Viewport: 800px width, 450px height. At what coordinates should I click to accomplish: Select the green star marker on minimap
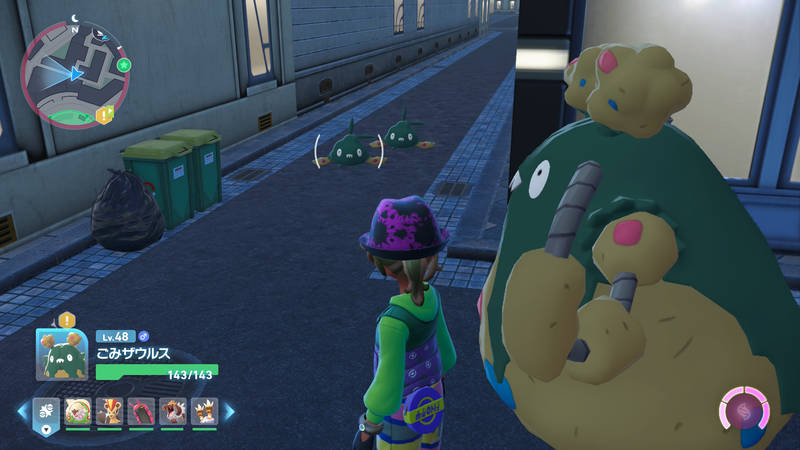pyautogui.click(x=123, y=65)
